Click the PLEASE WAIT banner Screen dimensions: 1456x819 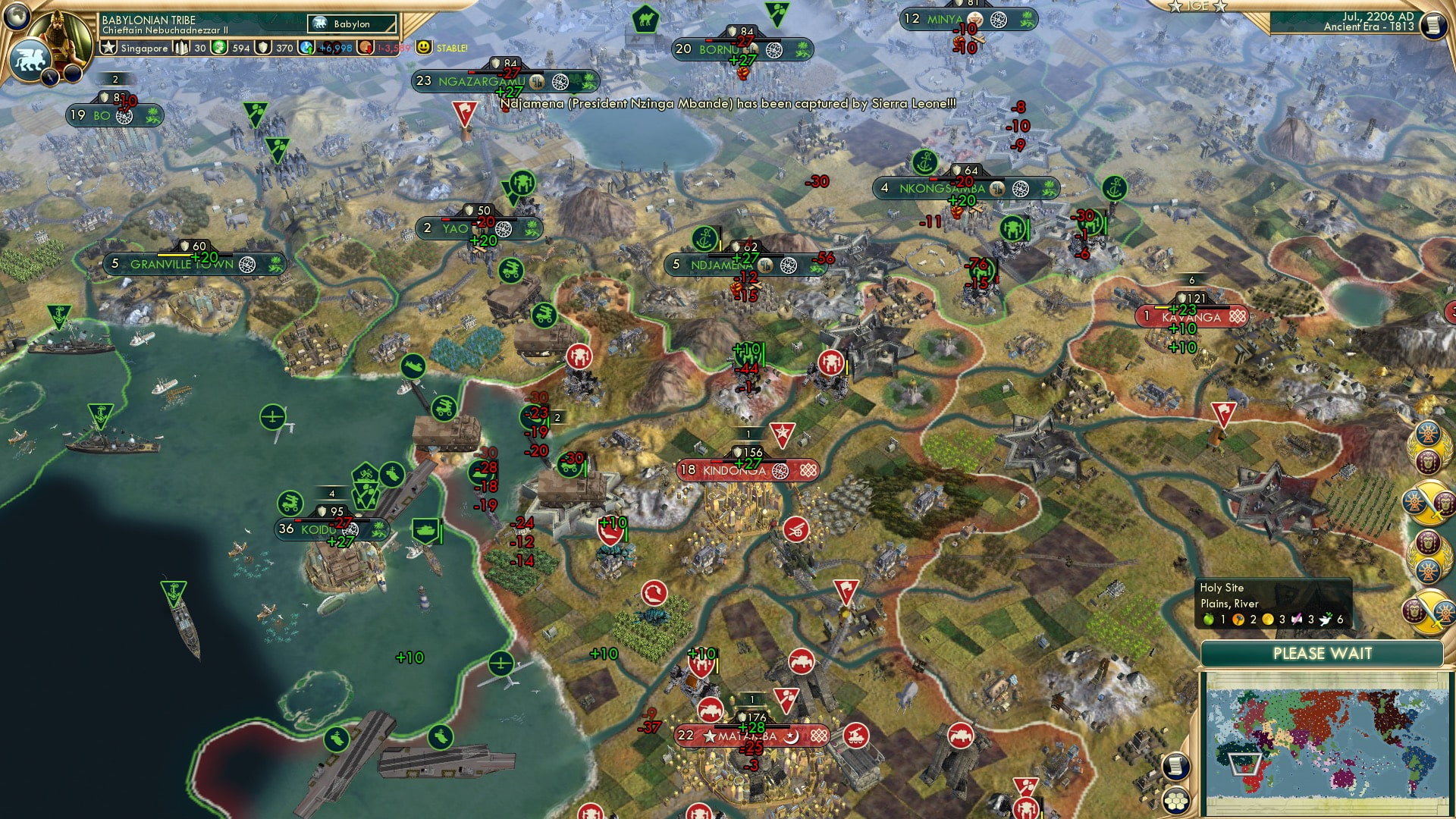pos(1323,653)
